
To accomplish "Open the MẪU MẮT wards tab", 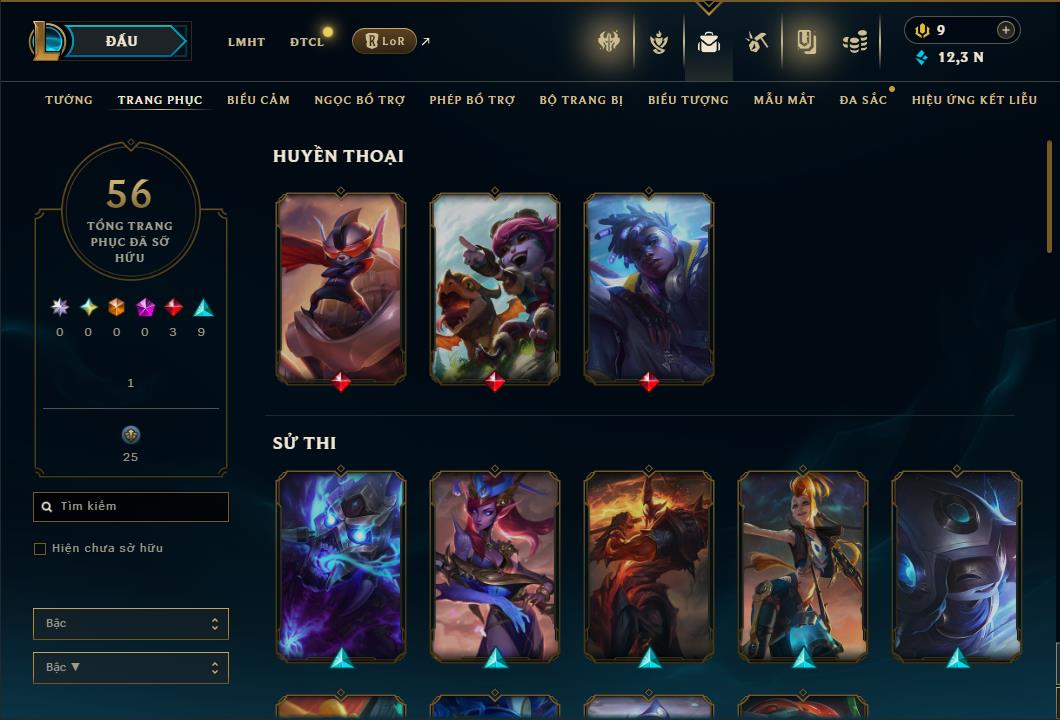I will coord(784,100).
